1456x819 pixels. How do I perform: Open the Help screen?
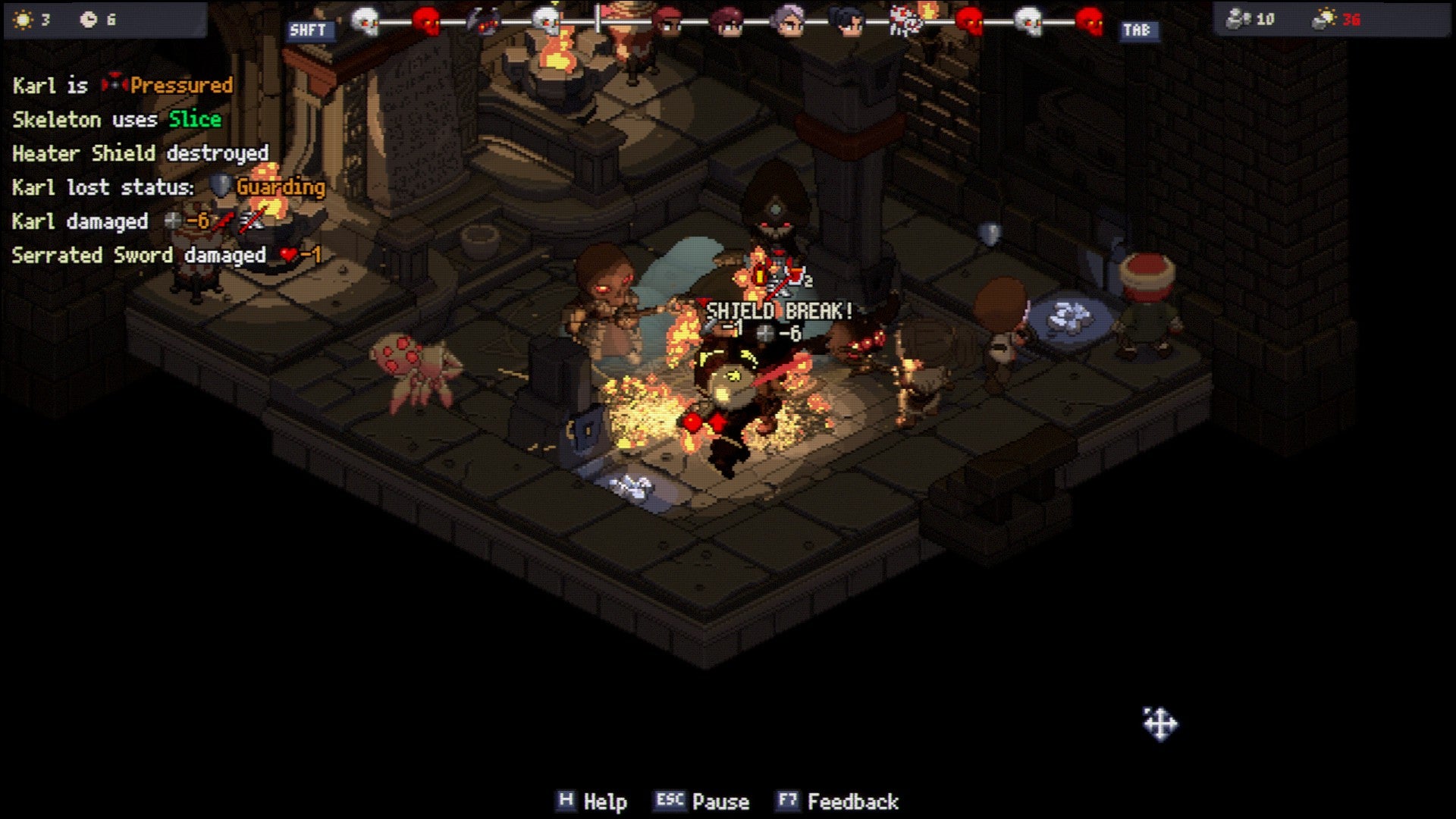click(592, 802)
